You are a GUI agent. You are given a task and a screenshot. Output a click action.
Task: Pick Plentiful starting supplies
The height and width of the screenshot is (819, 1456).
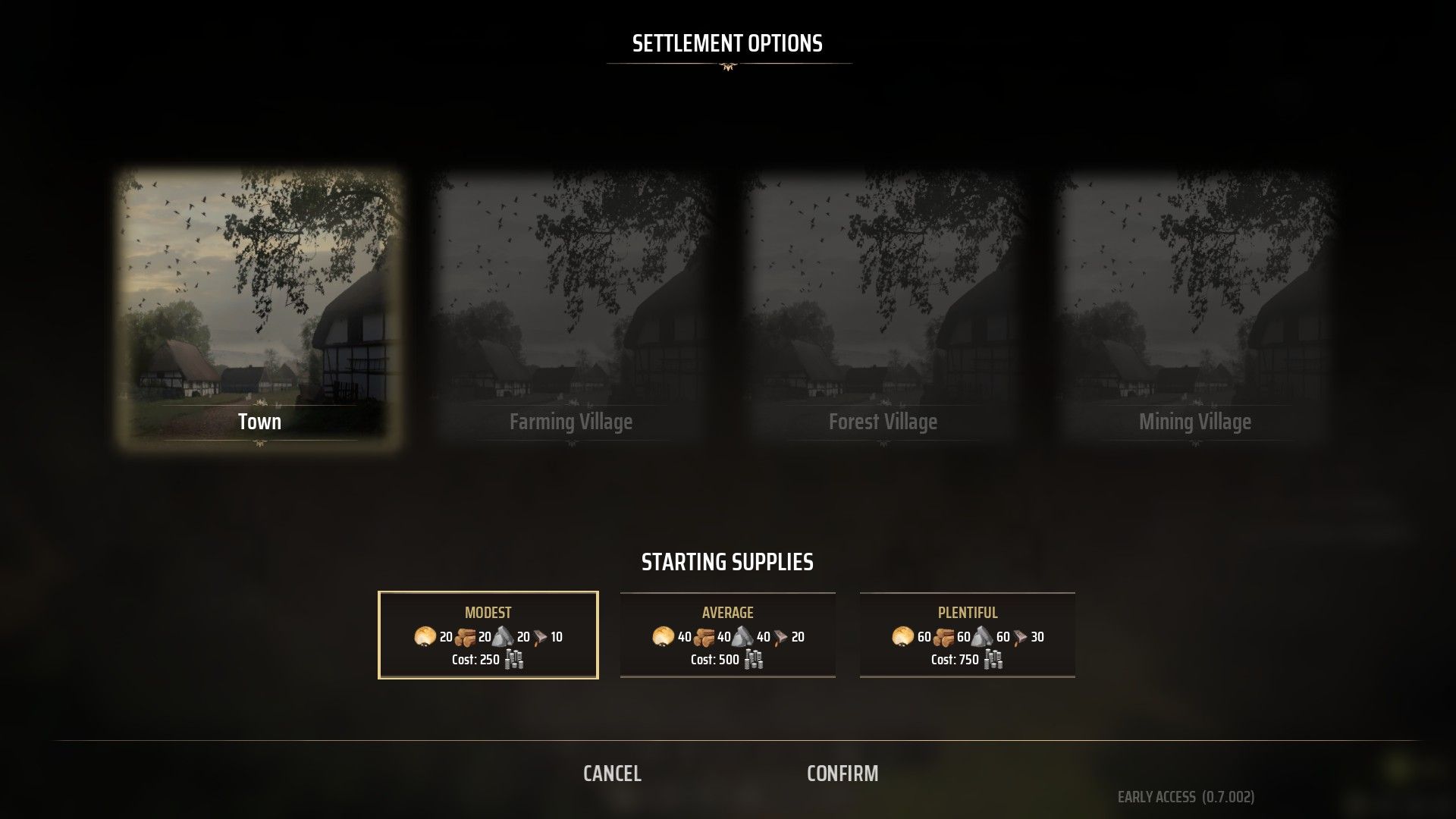968,635
